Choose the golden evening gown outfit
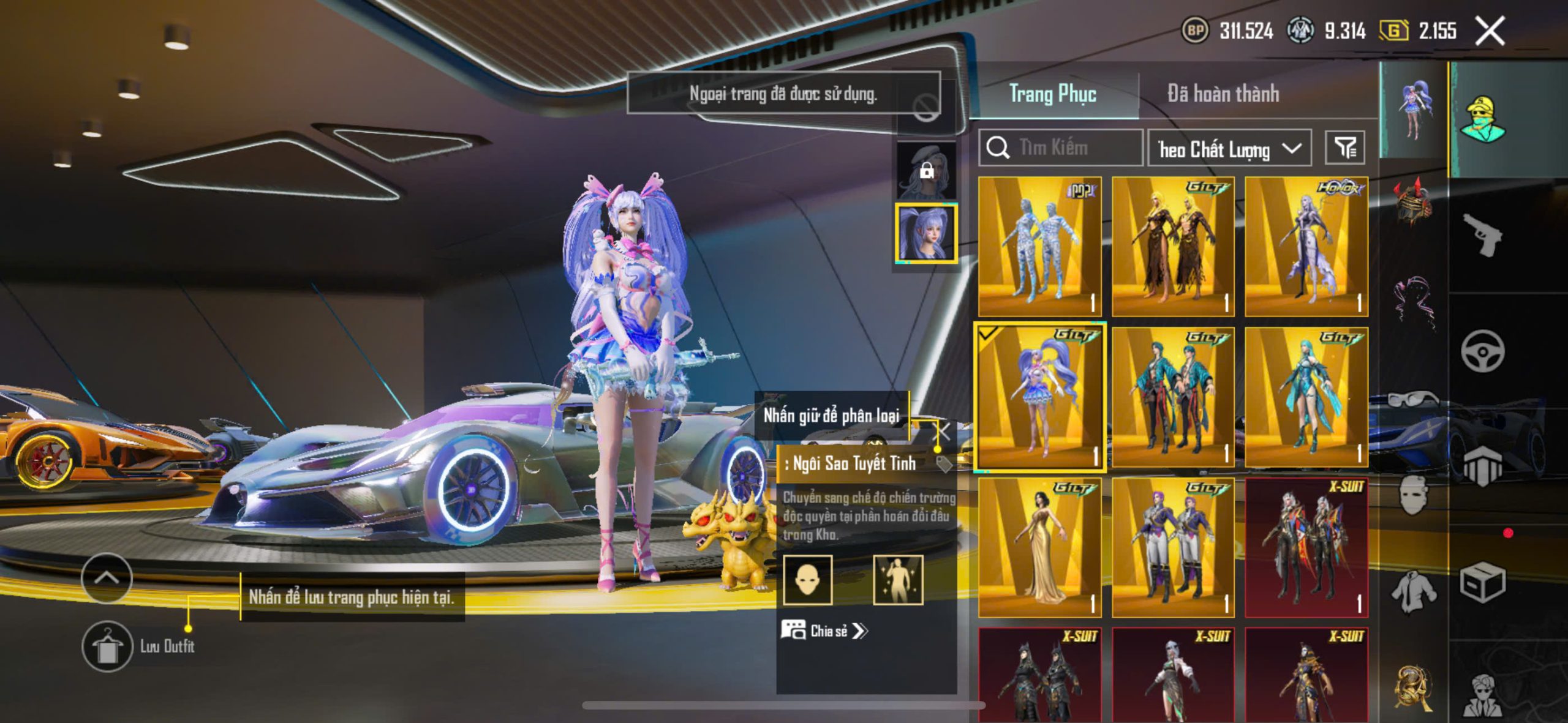 pyautogui.click(x=1039, y=547)
